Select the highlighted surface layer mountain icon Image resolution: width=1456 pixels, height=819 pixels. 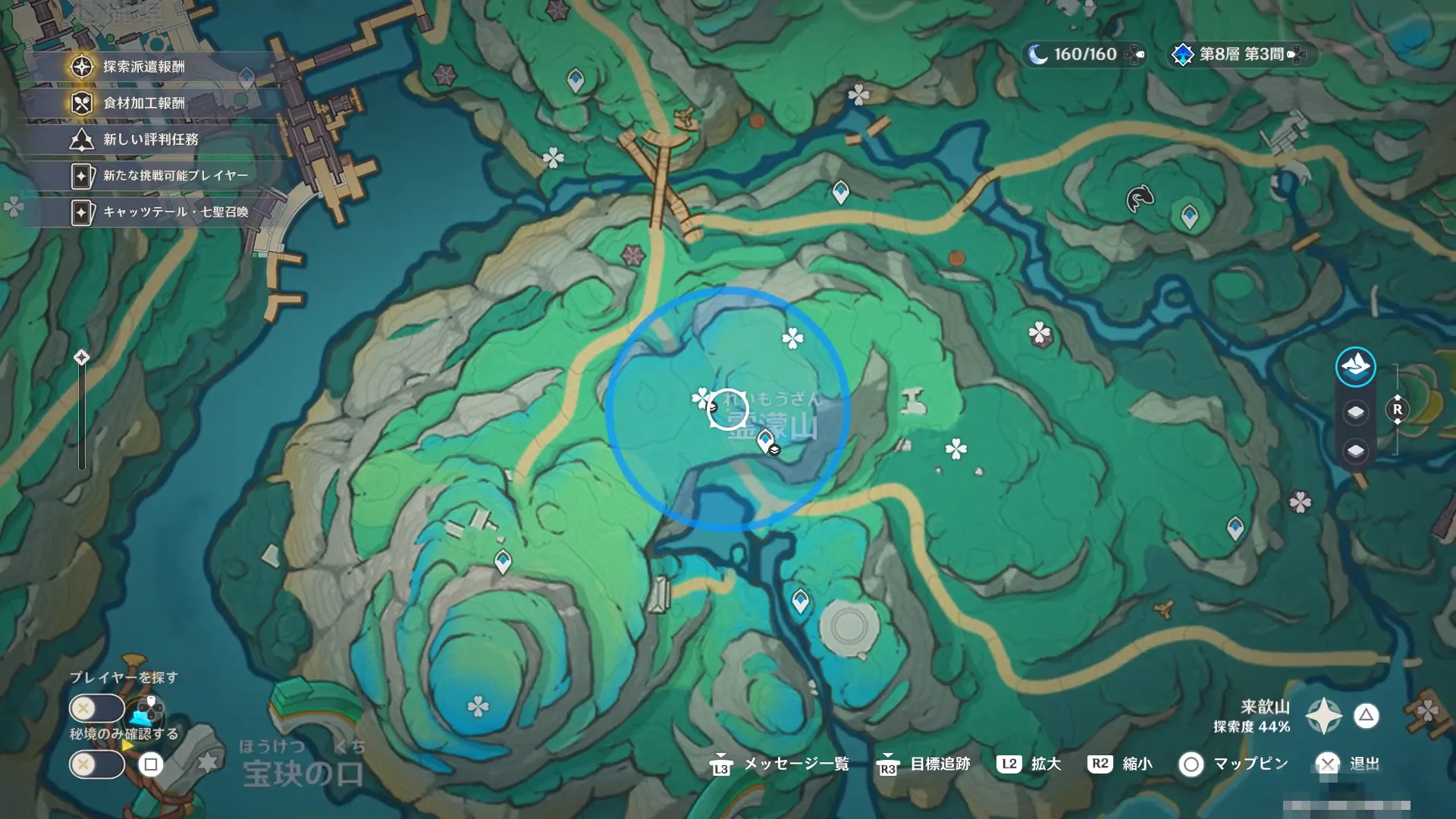pyautogui.click(x=1355, y=367)
